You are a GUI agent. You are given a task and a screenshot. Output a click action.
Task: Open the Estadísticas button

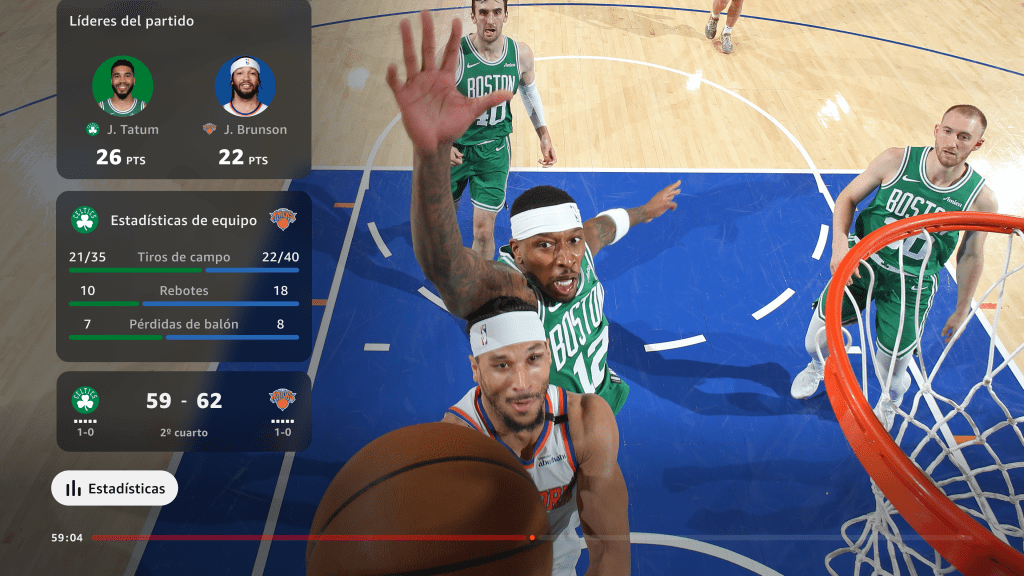pos(115,489)
